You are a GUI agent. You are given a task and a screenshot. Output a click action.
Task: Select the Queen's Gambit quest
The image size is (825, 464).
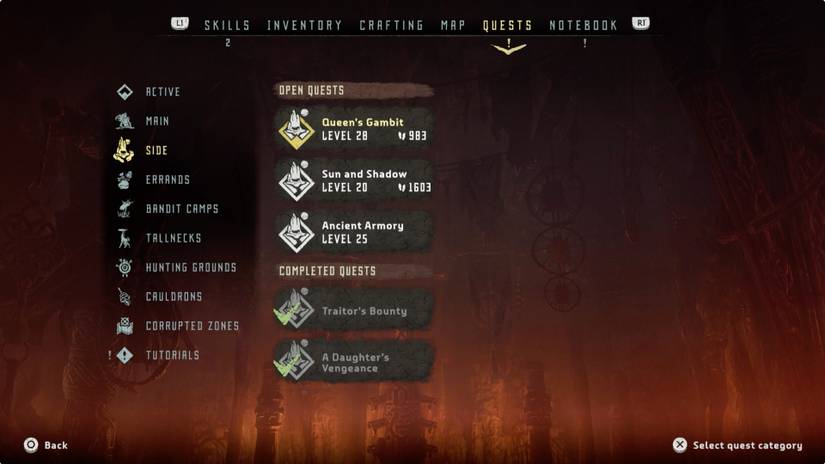tap(354, 129)
